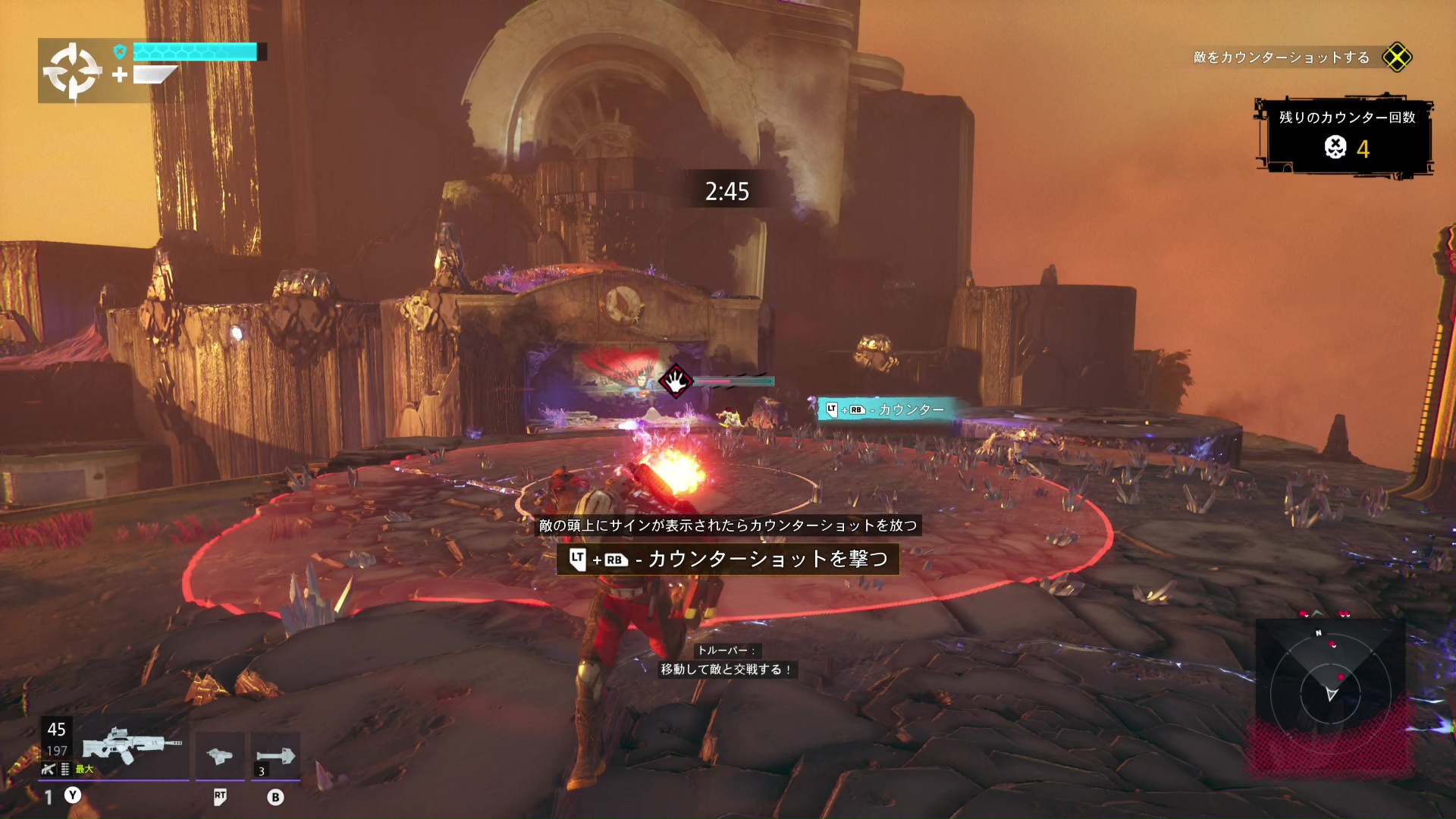Click the enemy counter hand marker
Viewport: 1456px width, 819px height.
(x=675, y=381)
